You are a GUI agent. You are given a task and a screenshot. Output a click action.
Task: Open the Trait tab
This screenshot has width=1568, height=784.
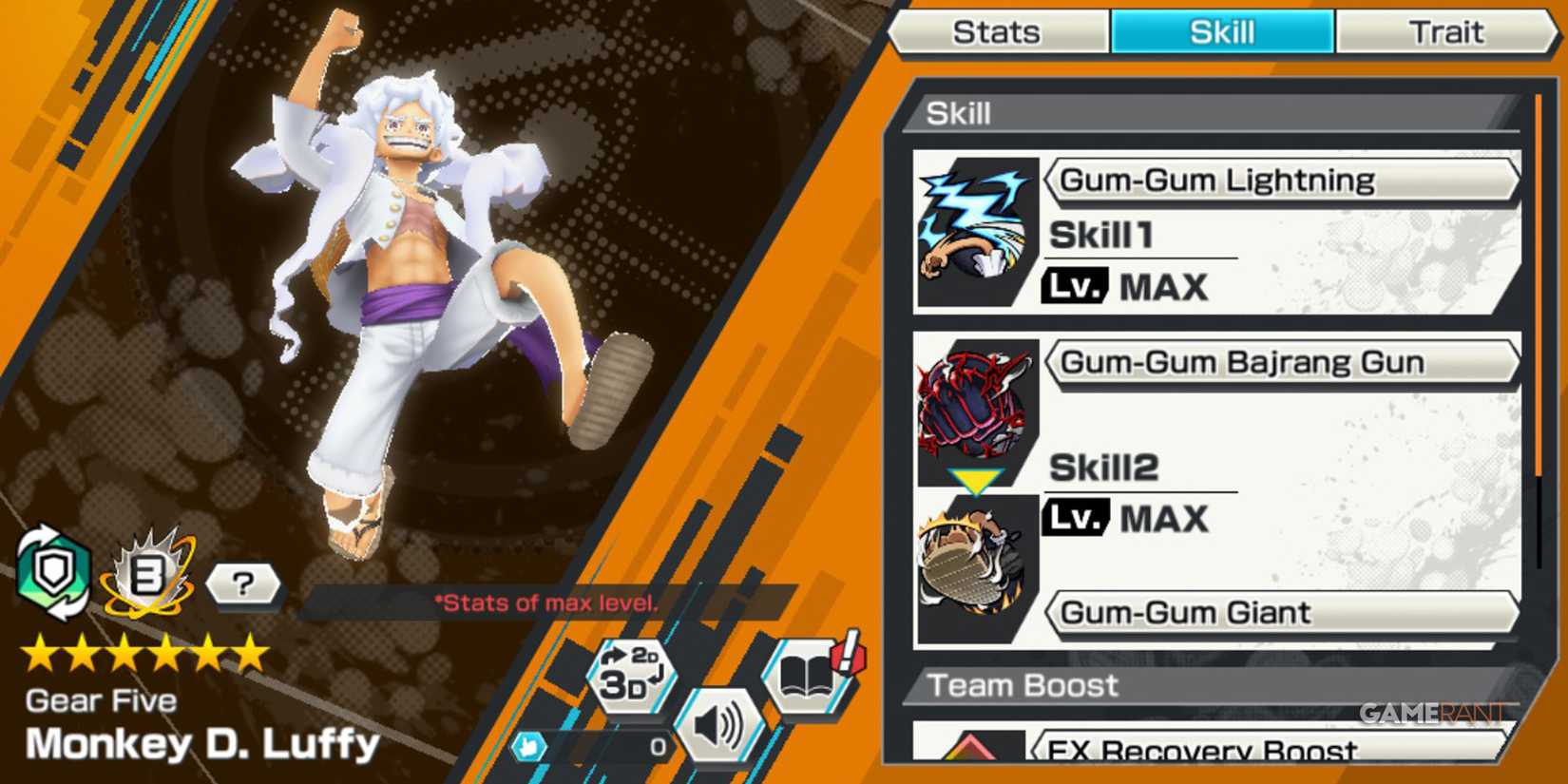coord(1447,31)
